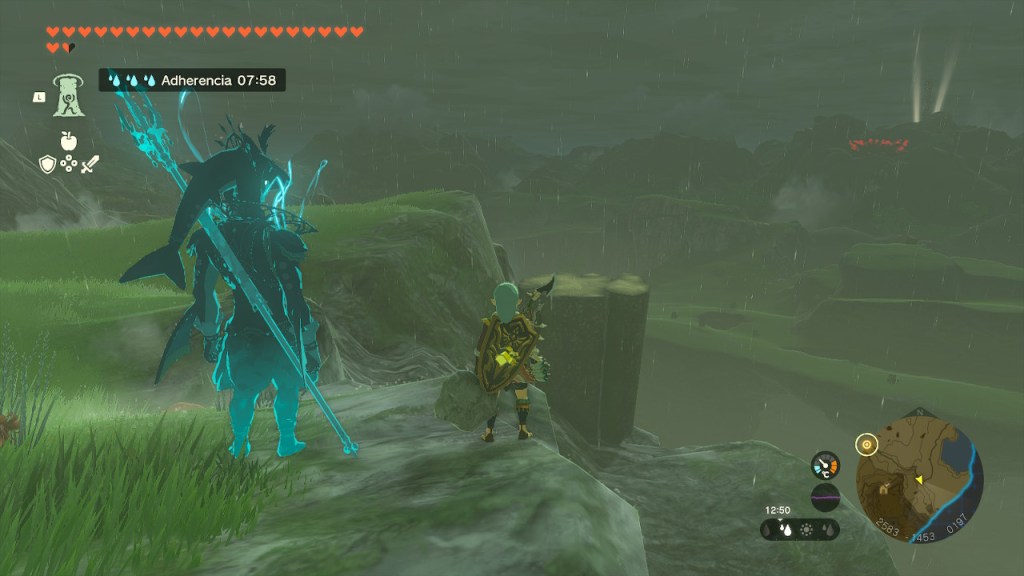Click the temperature gauge icon
The image size is (1024, 576).
(x=826, y=465)
